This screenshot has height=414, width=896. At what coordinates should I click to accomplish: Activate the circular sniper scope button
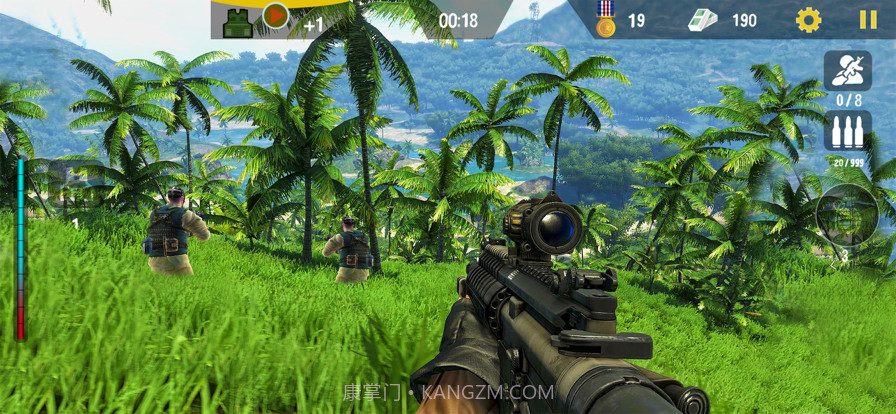(x=846, y=215)
